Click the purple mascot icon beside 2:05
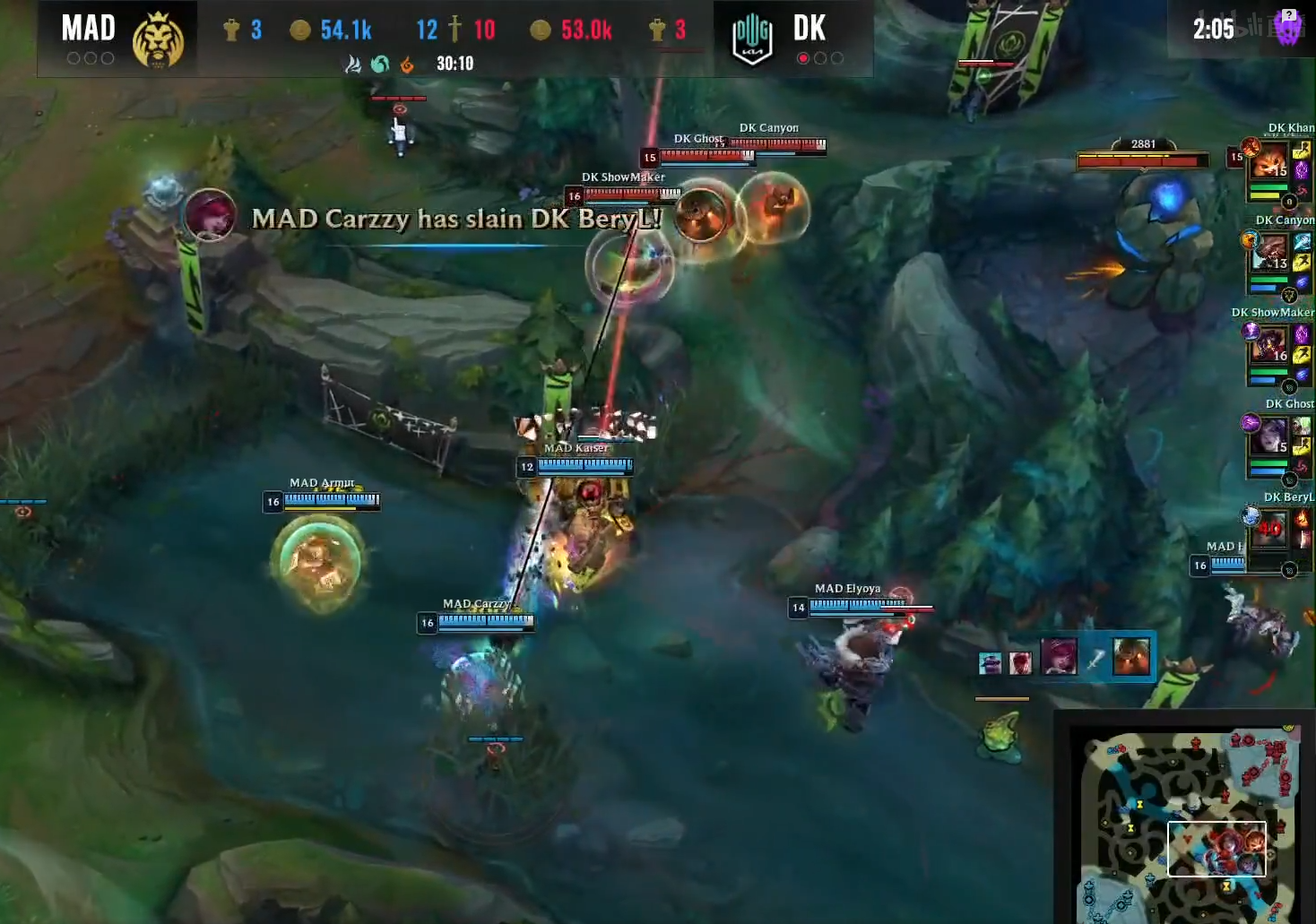Viewport: 1316px width, 924px height. pos(1287,29)
